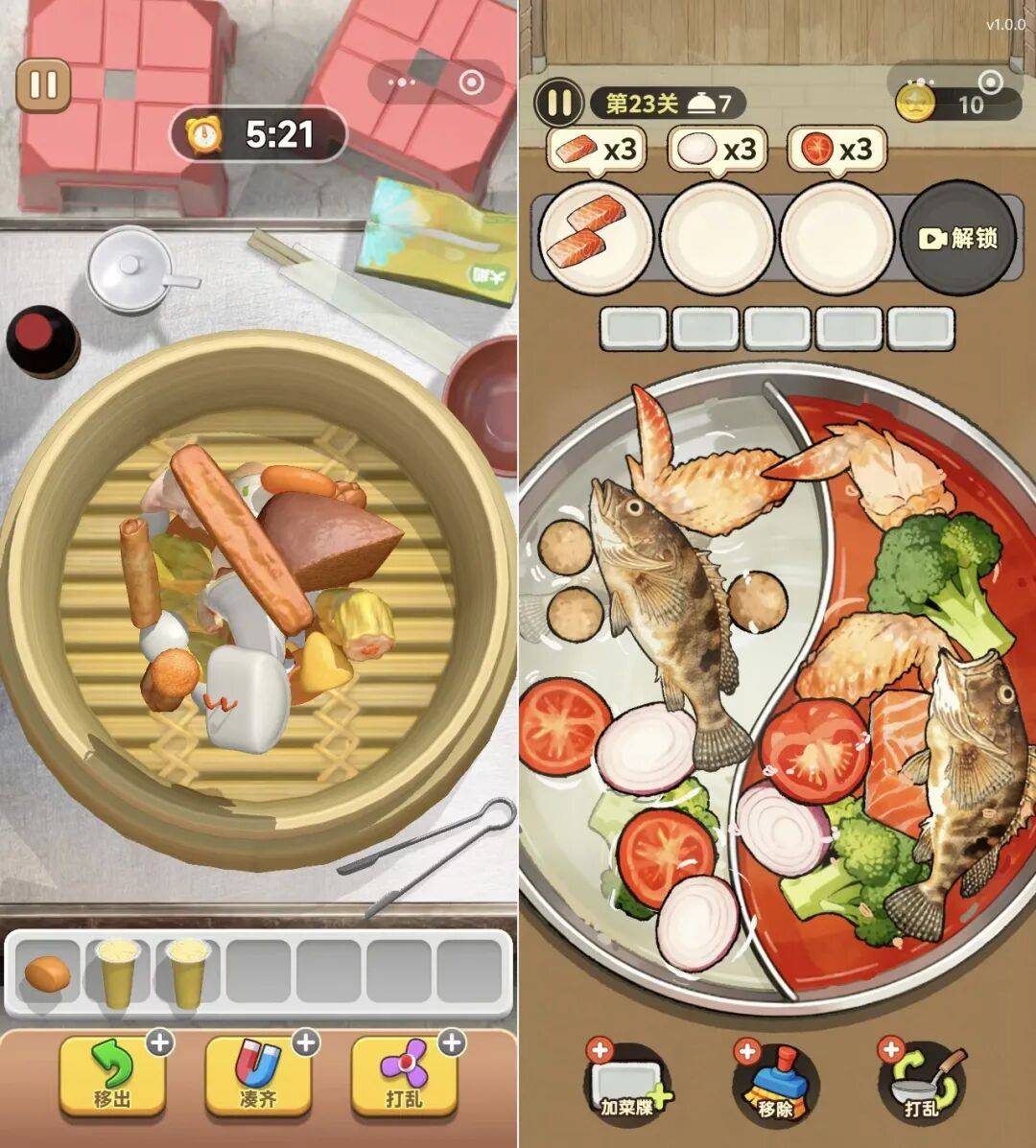
Task: Use the 移除 remove power-up
Action: pos(775,1086)
